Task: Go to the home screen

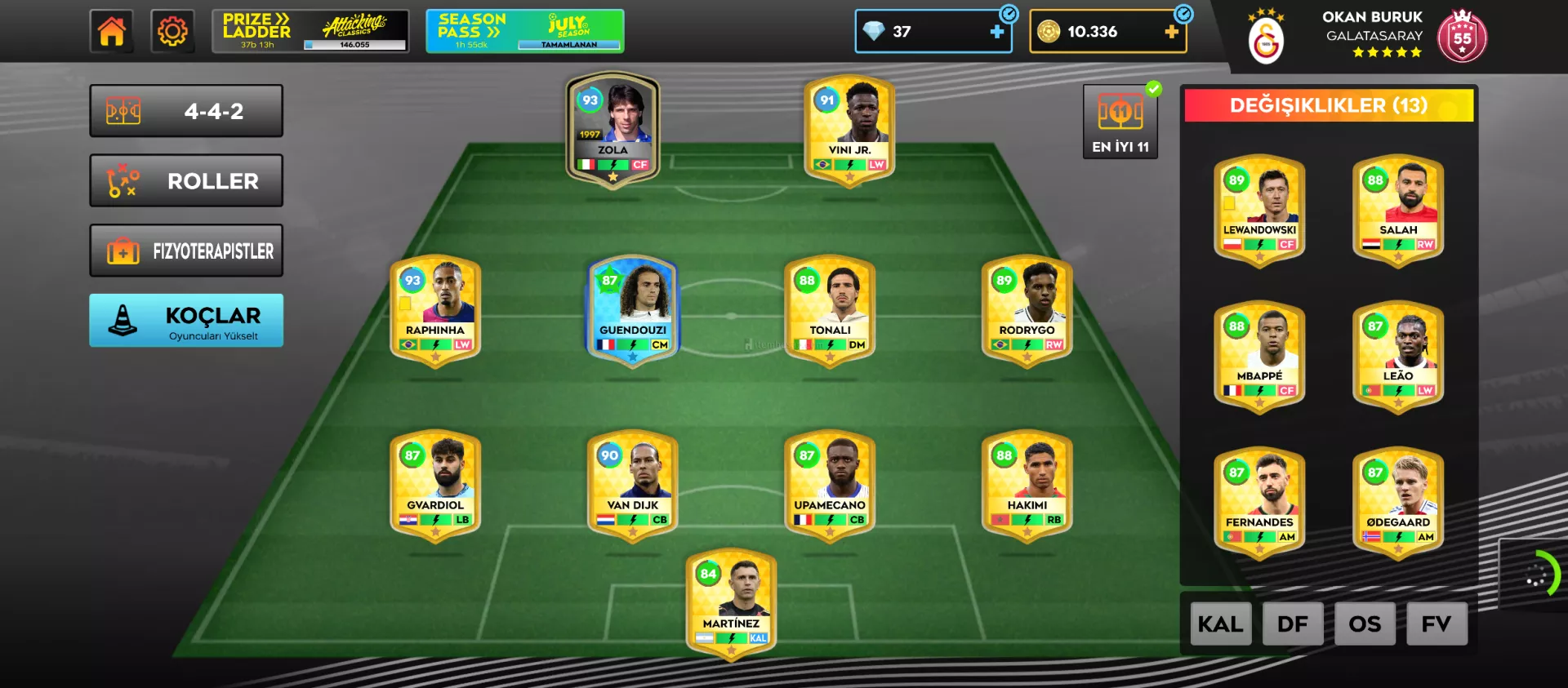Action: click(x=111, y=32)
